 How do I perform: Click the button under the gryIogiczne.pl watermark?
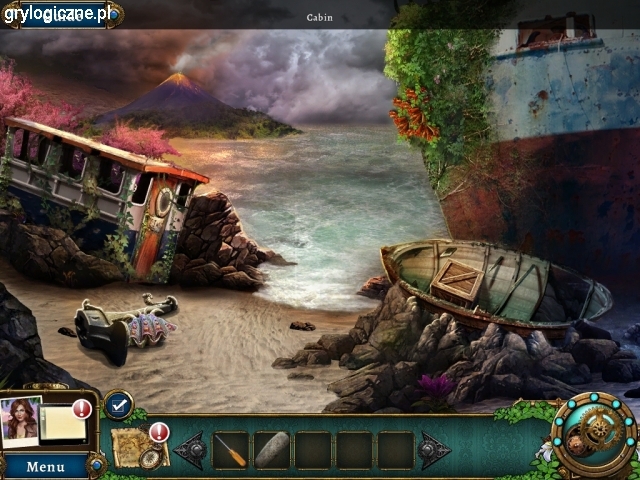(x=62, y=15)
